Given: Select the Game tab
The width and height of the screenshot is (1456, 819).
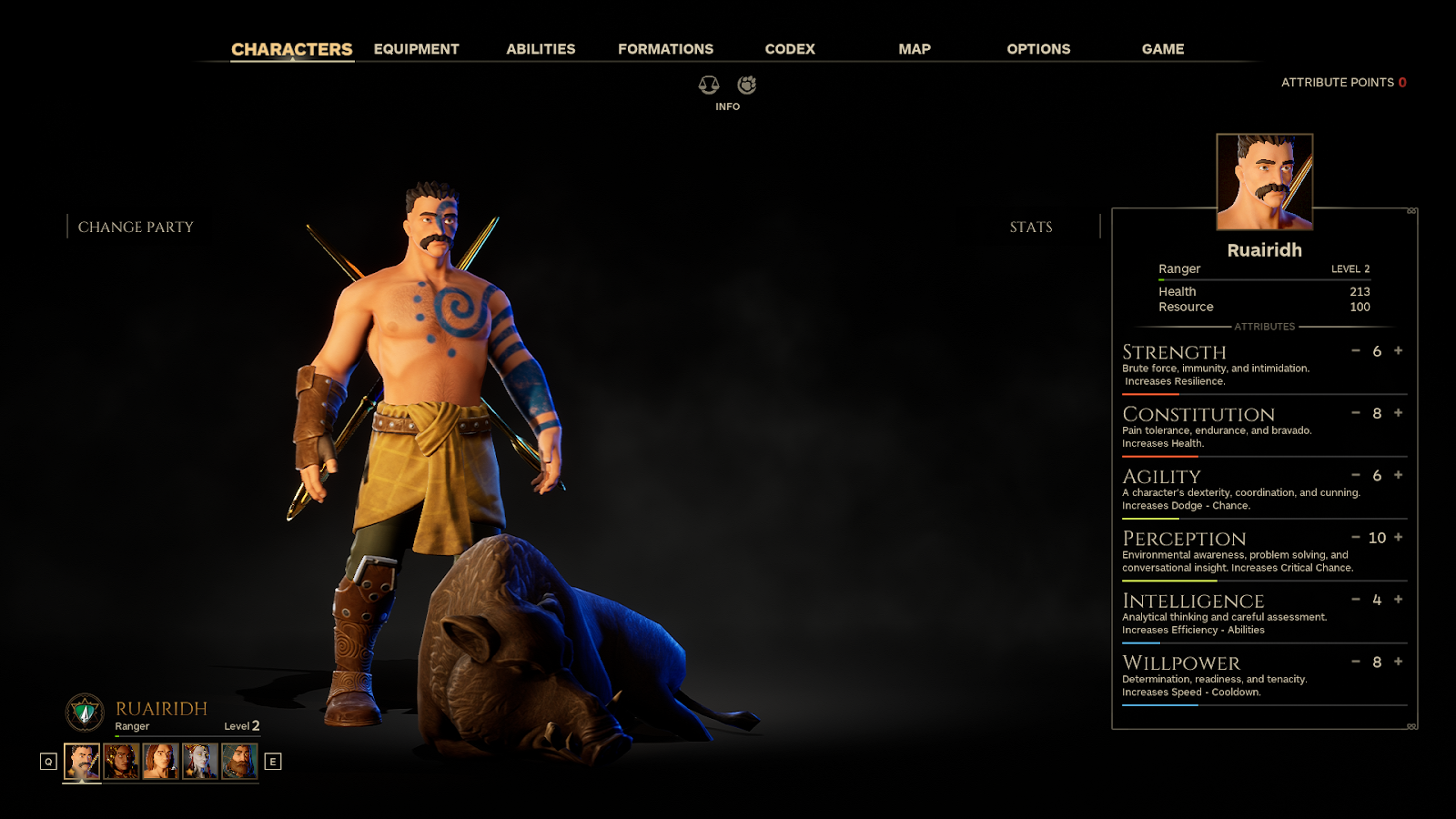Looking at the screenshot, I should click(x=1162, y=49).
